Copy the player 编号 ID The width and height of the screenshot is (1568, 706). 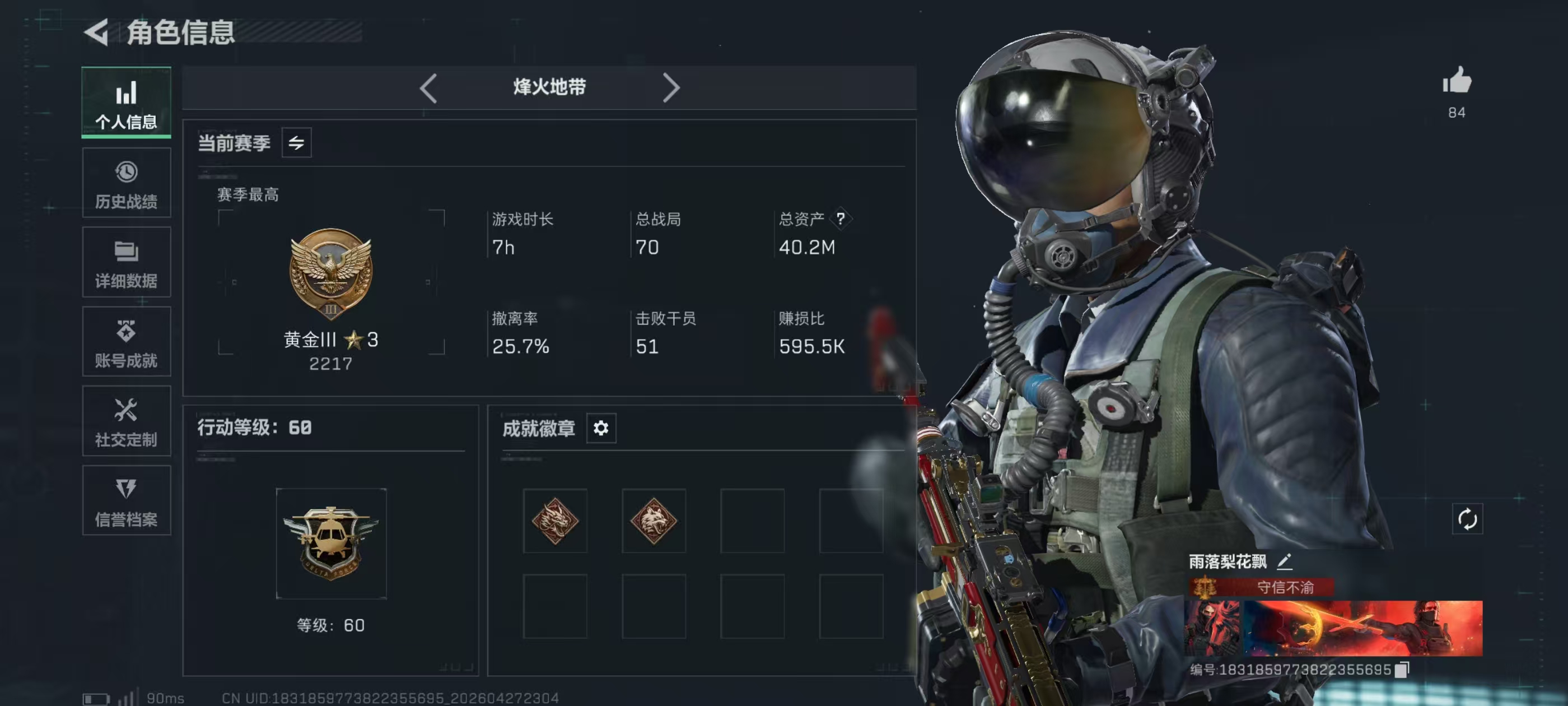pyautogui.click(x=1402, y=670)
